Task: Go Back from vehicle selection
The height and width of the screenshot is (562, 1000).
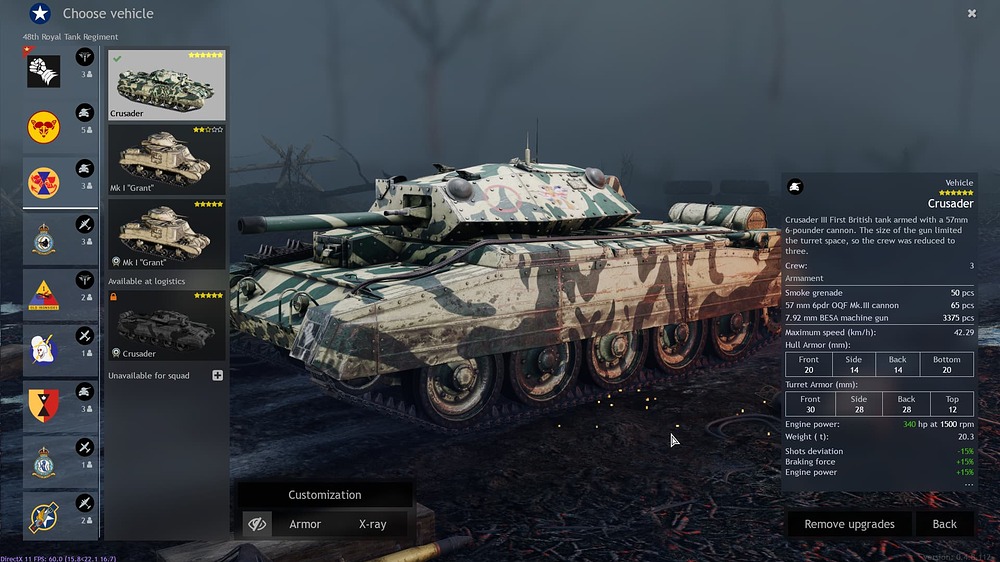Action: click(944, 524)
